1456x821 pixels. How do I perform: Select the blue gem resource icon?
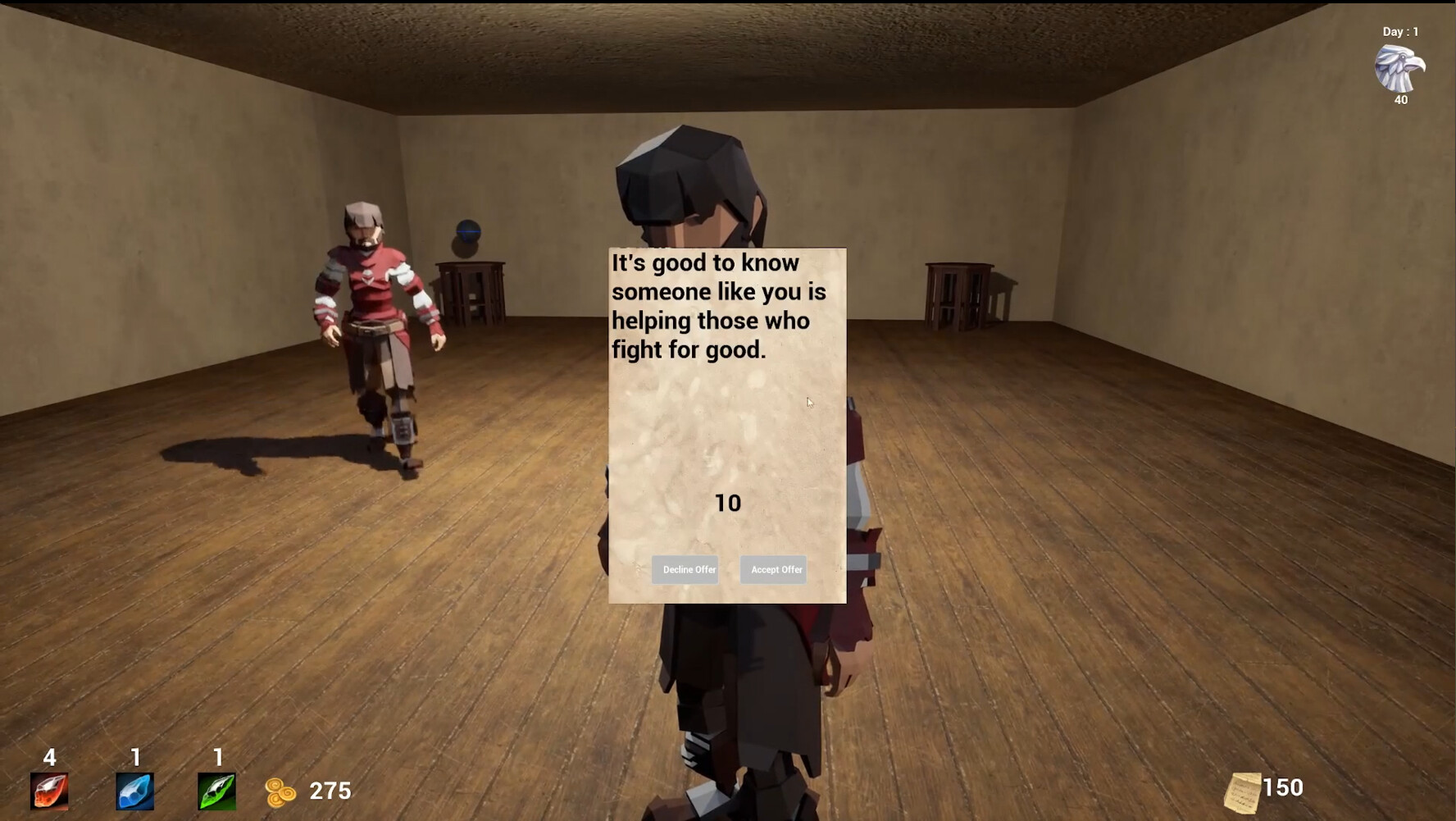[x=134, y=791]
